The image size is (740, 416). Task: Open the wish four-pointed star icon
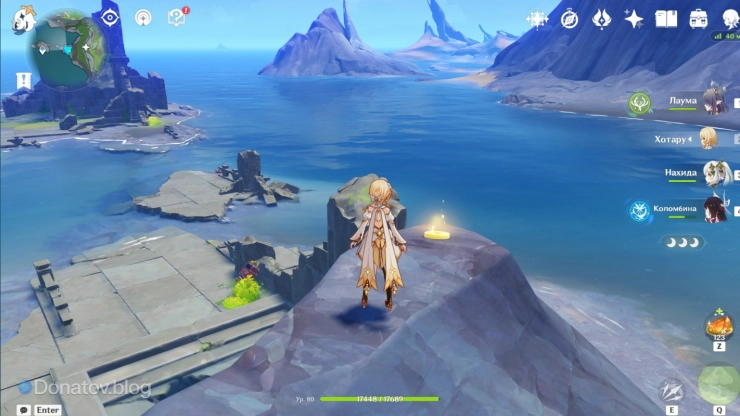pos(634,19)
